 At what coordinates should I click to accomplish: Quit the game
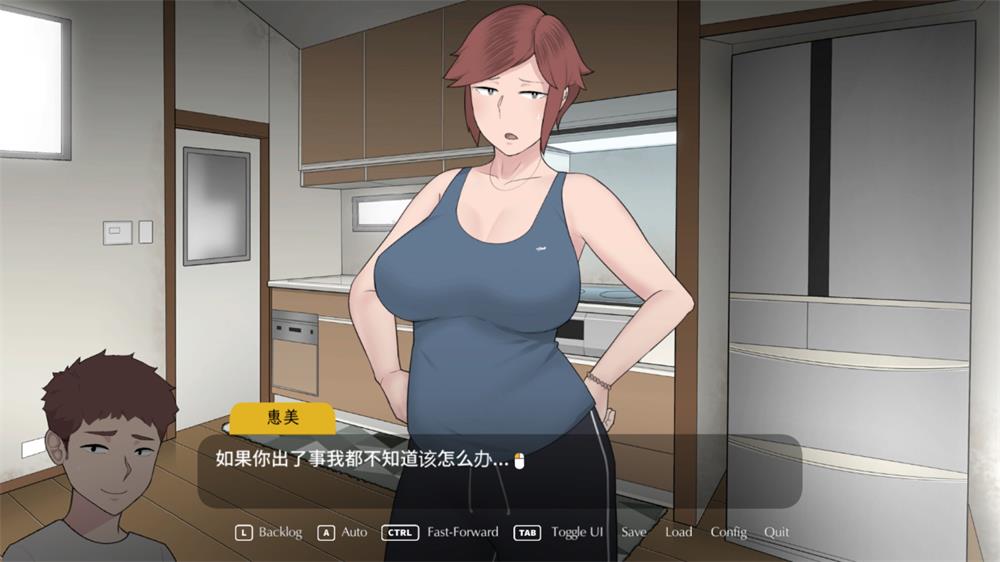777,532
